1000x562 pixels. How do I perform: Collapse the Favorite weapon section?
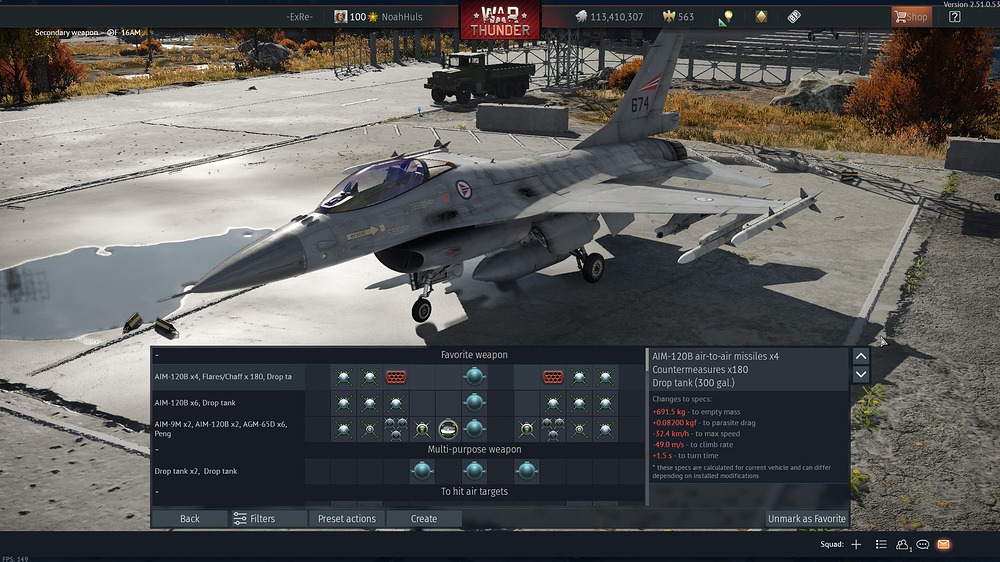157,355
